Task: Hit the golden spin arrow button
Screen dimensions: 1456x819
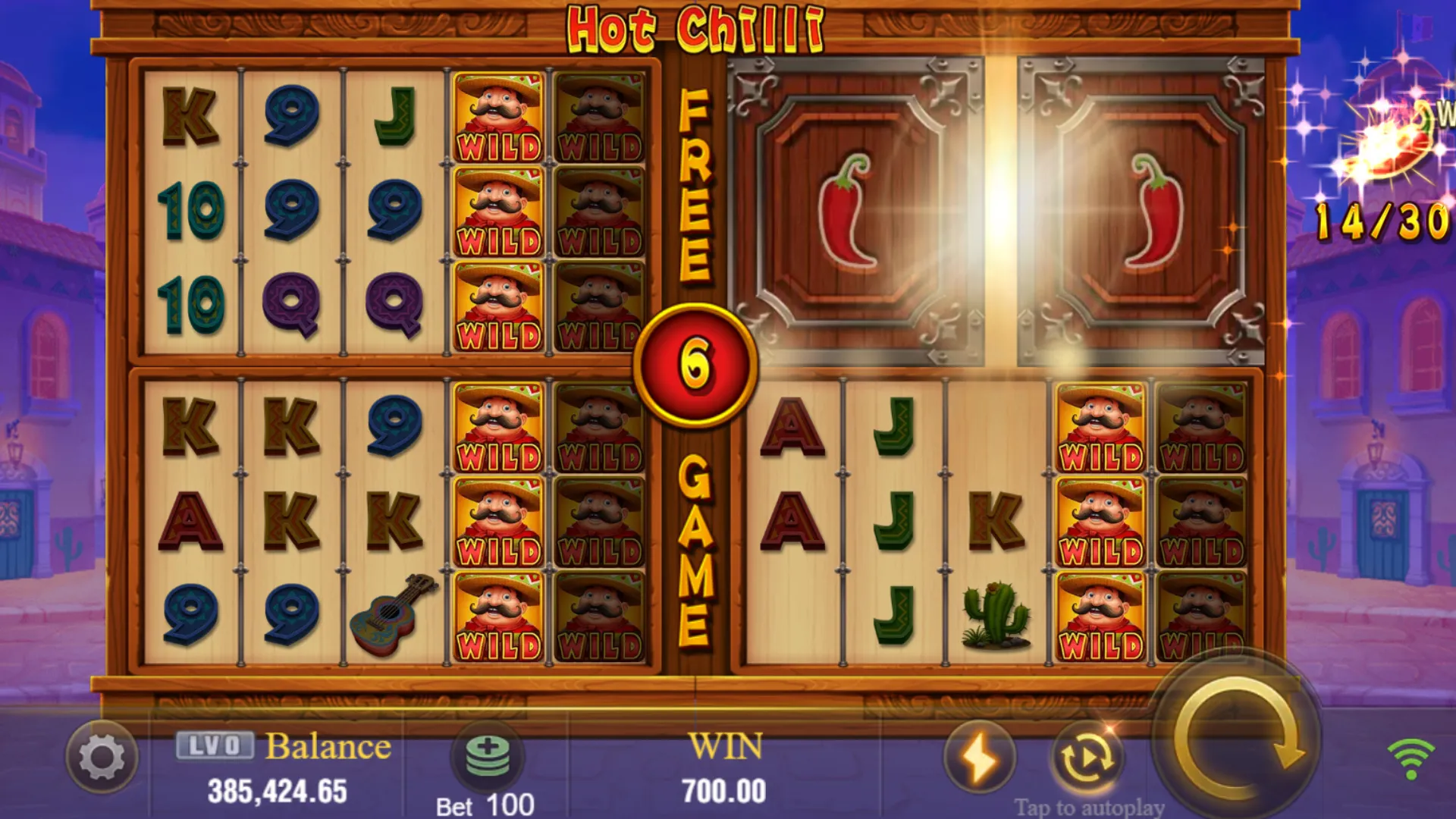Action: coord(1239,737)
